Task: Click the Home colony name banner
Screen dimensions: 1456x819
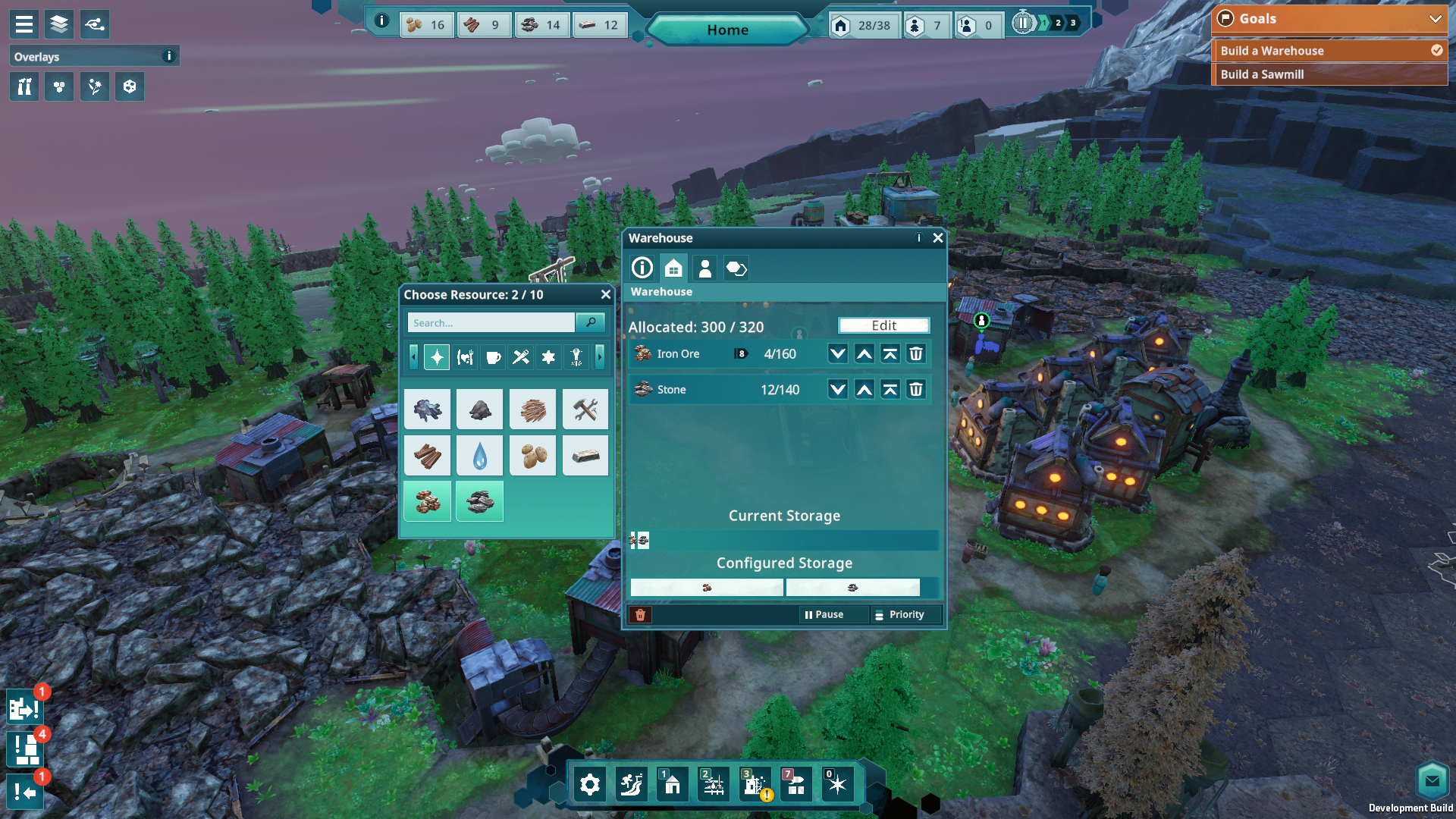Action: [x=727, y=30]
